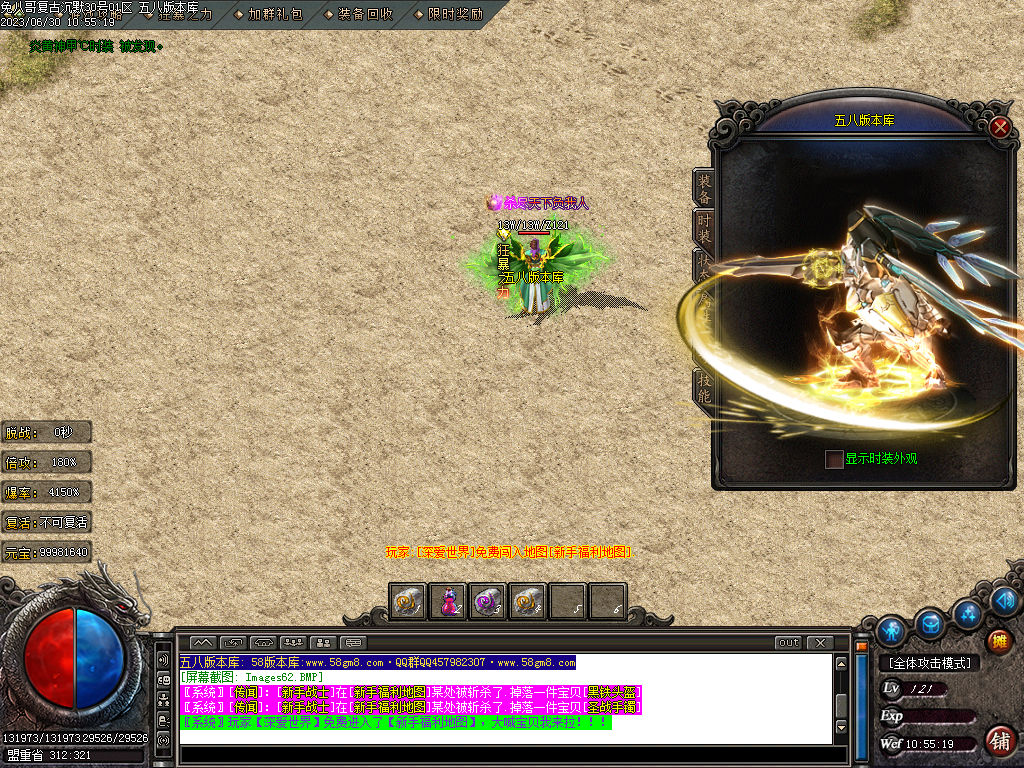Switch to the 装备 equipment tab
This screenshot has width=1024, height=768.
pyautogui.click(x=704, y=188)
